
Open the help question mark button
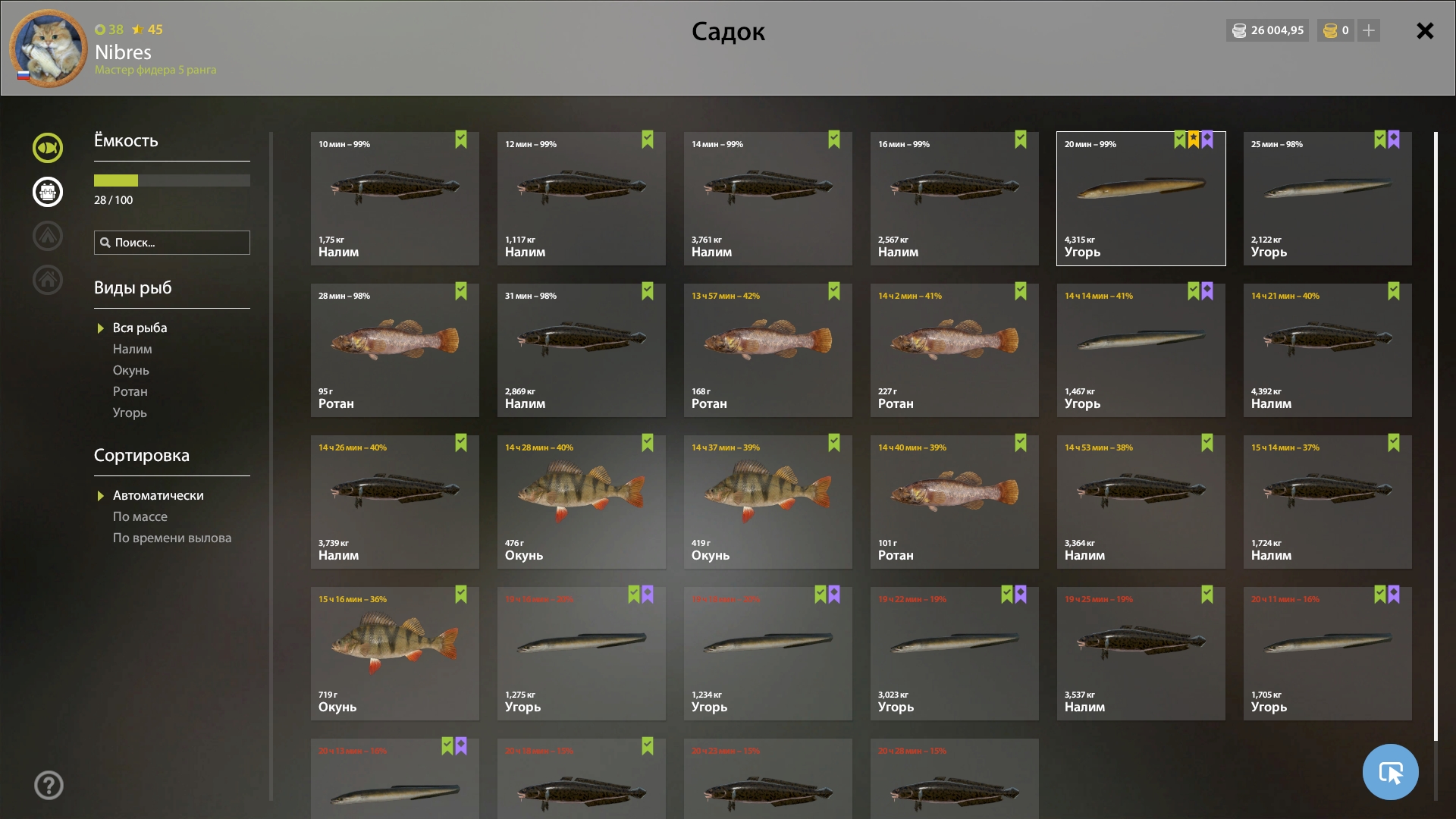coord(49,785)
